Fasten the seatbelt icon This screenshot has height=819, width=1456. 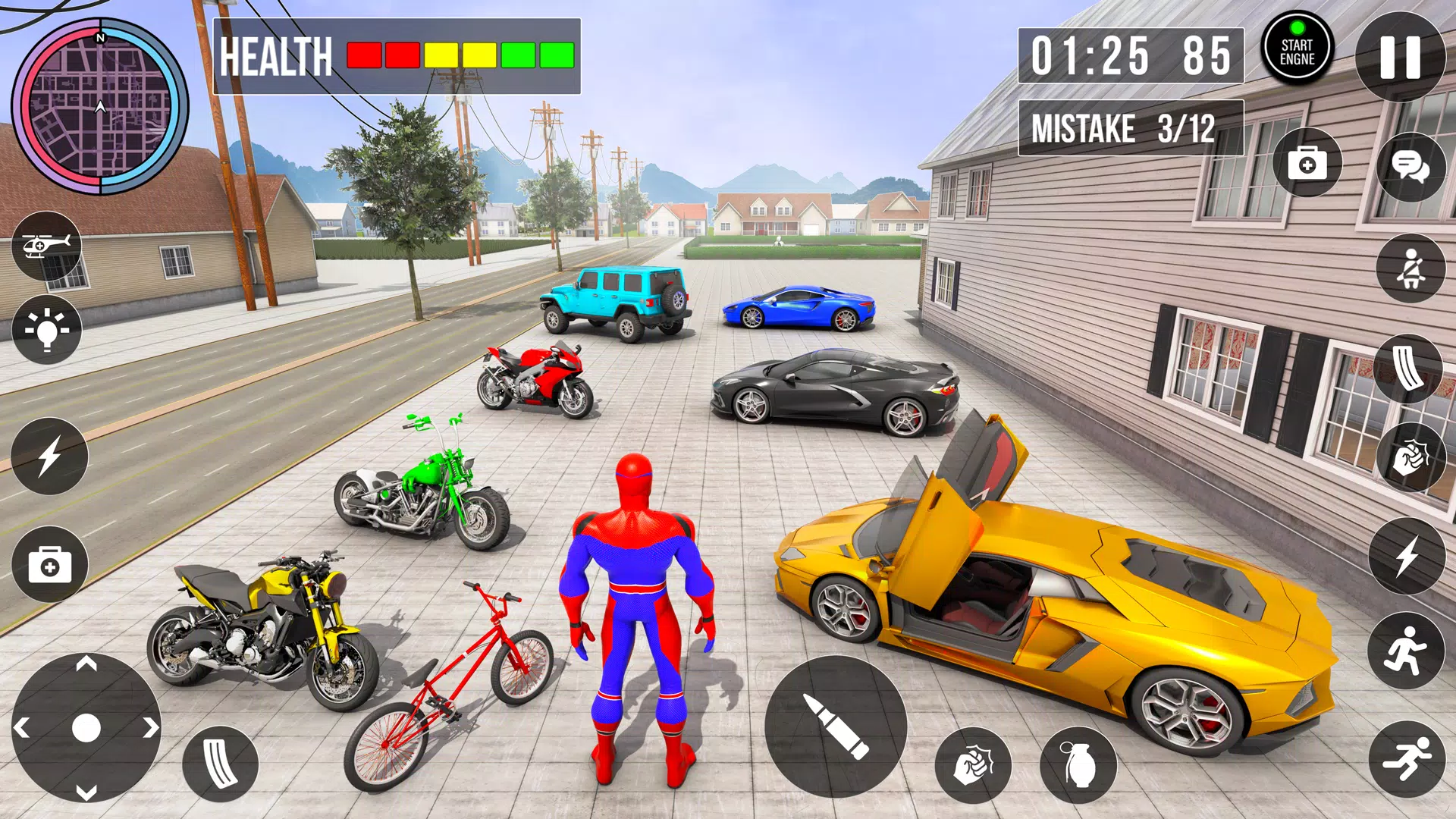coord(1410,268)
